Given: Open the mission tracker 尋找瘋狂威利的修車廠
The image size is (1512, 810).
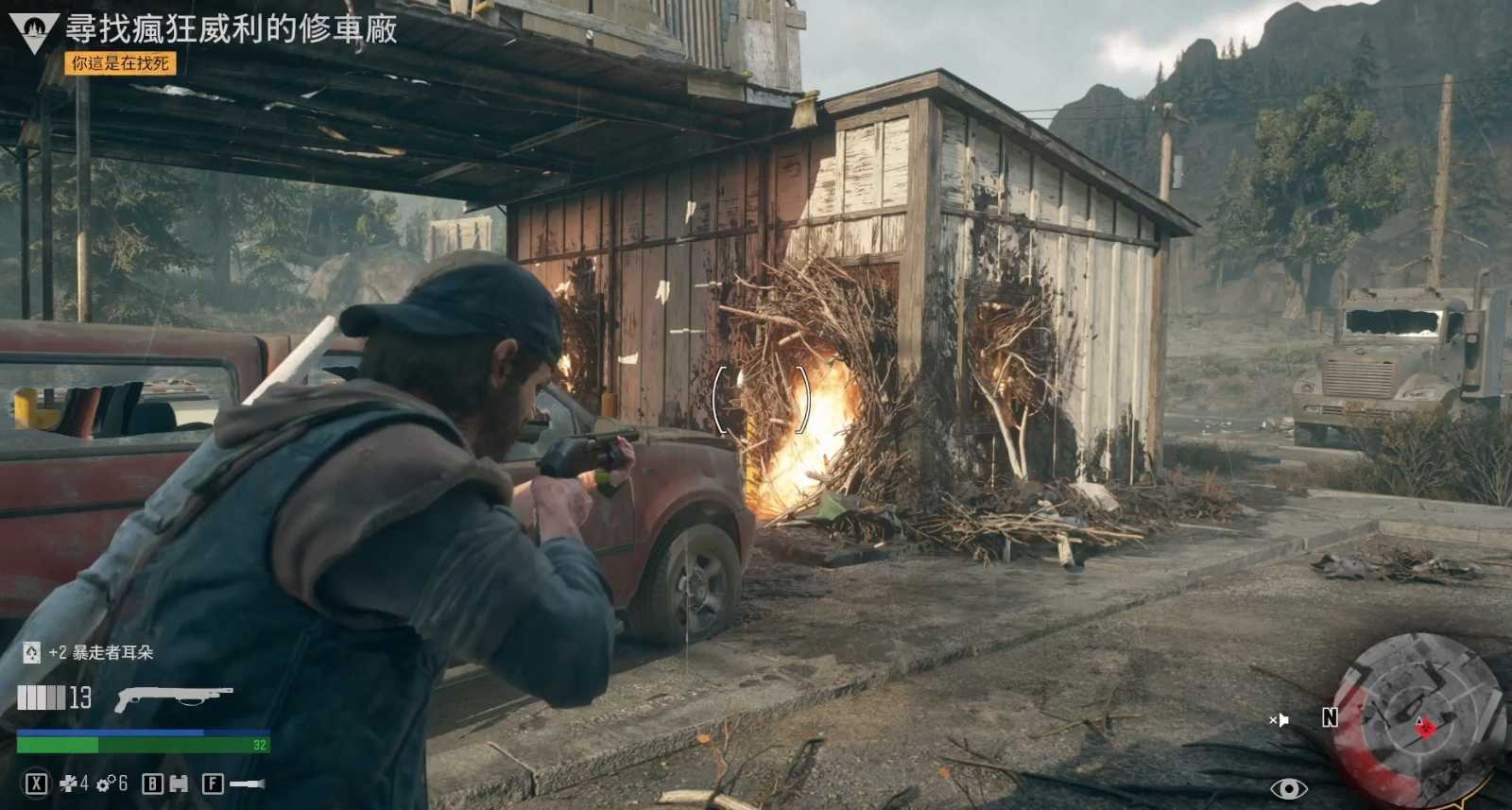Looking at the screenshot, I should click(231, 28).
